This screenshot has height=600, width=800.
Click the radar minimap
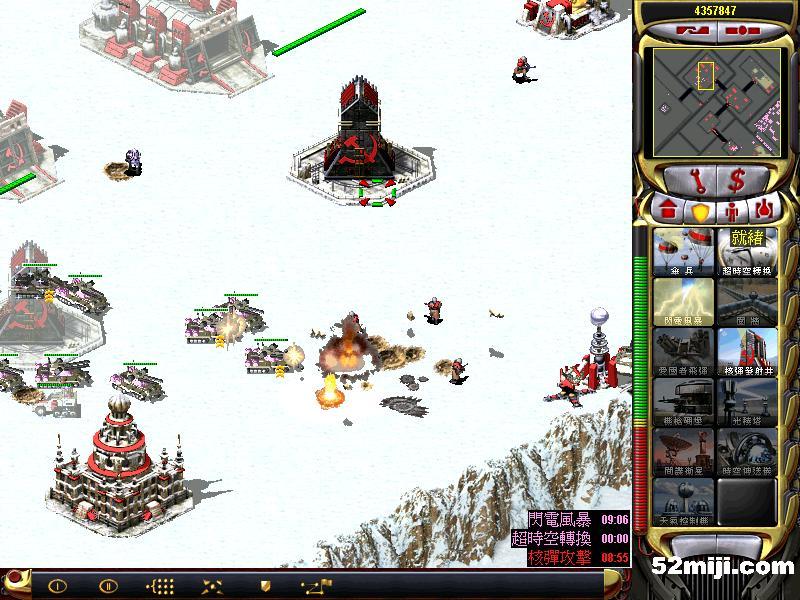(711, 101)
